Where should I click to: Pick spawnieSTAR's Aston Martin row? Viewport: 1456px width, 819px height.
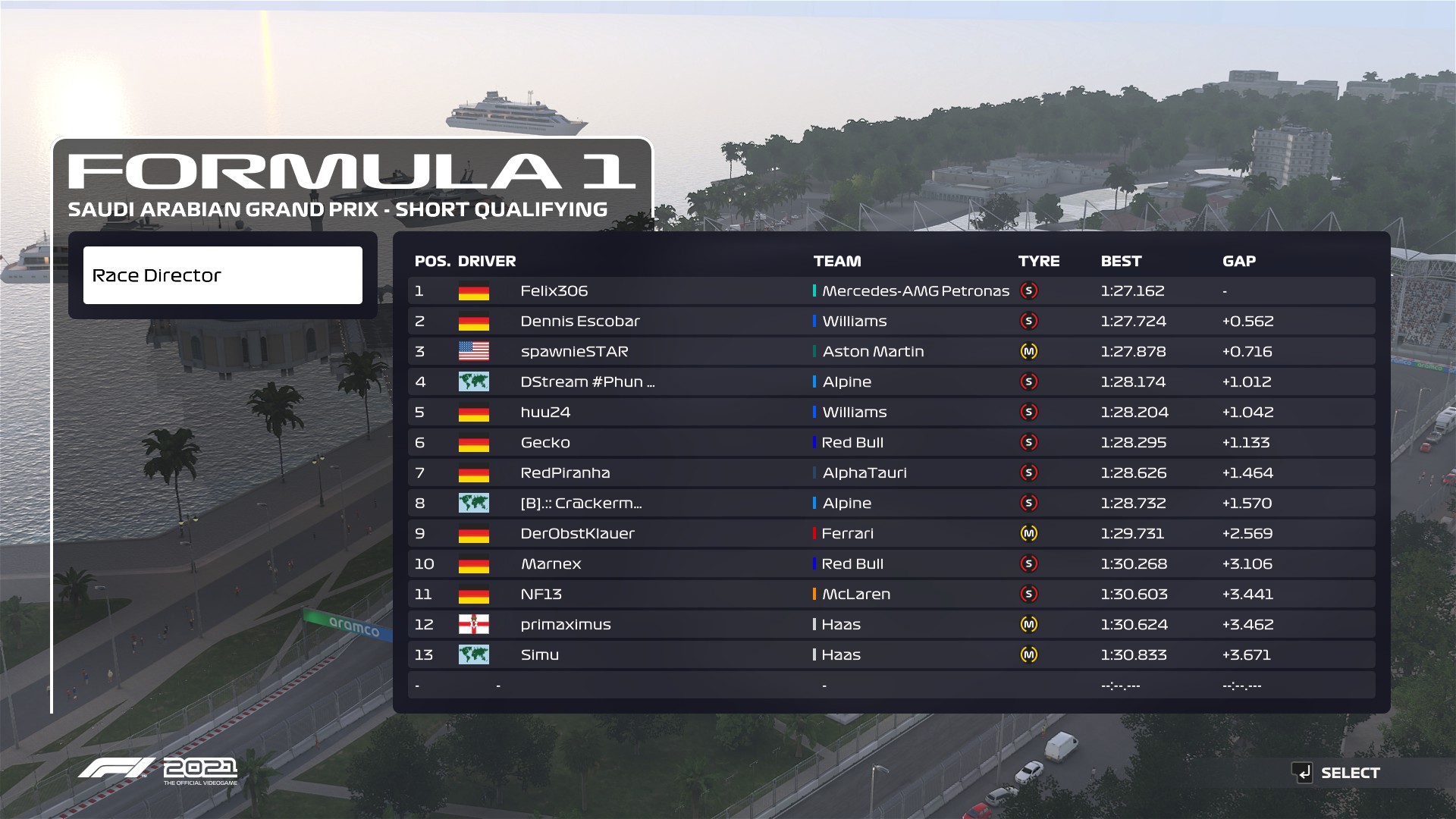[x=890, y=352]
